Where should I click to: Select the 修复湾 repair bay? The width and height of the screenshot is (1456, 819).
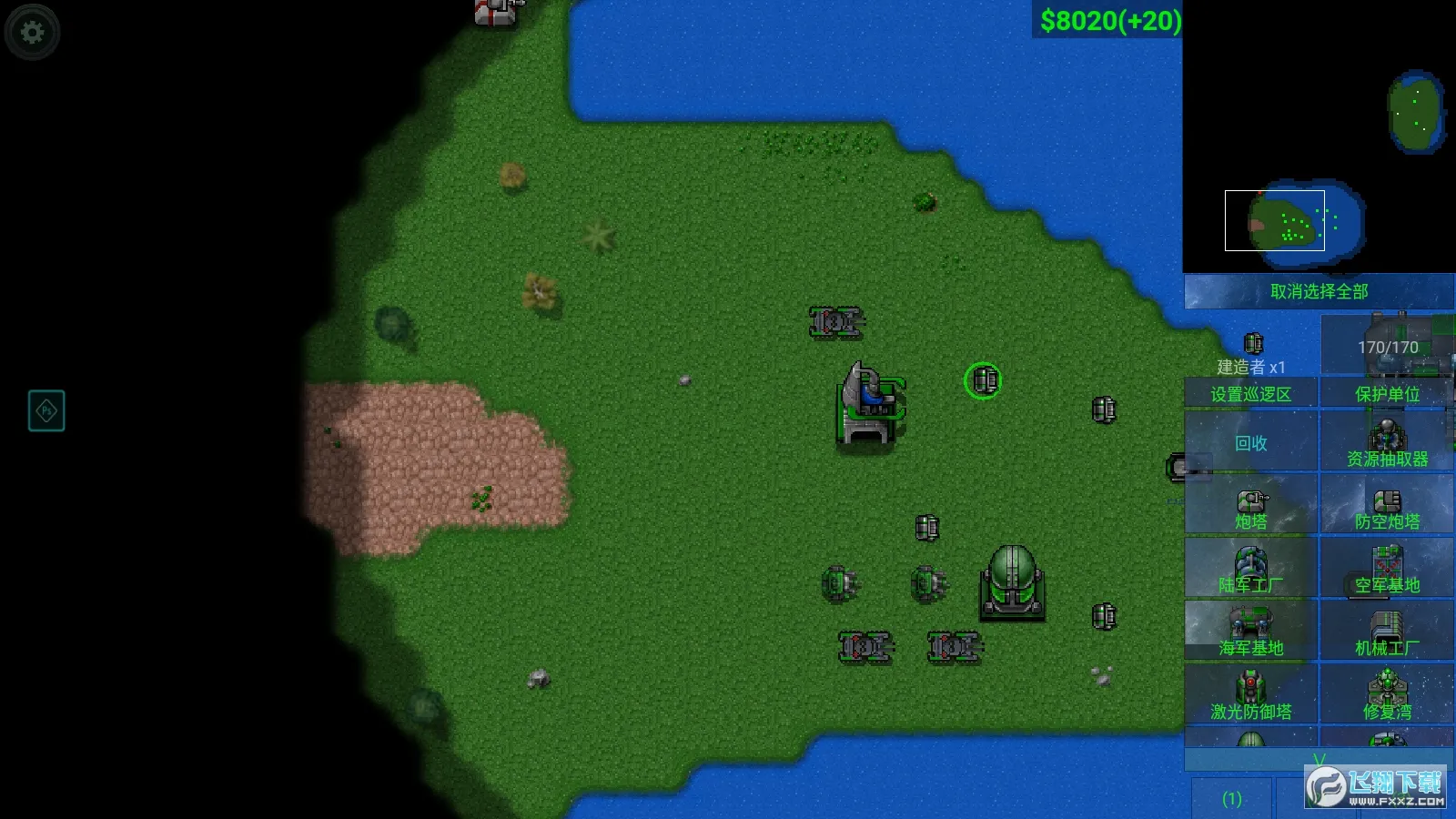1387,696
